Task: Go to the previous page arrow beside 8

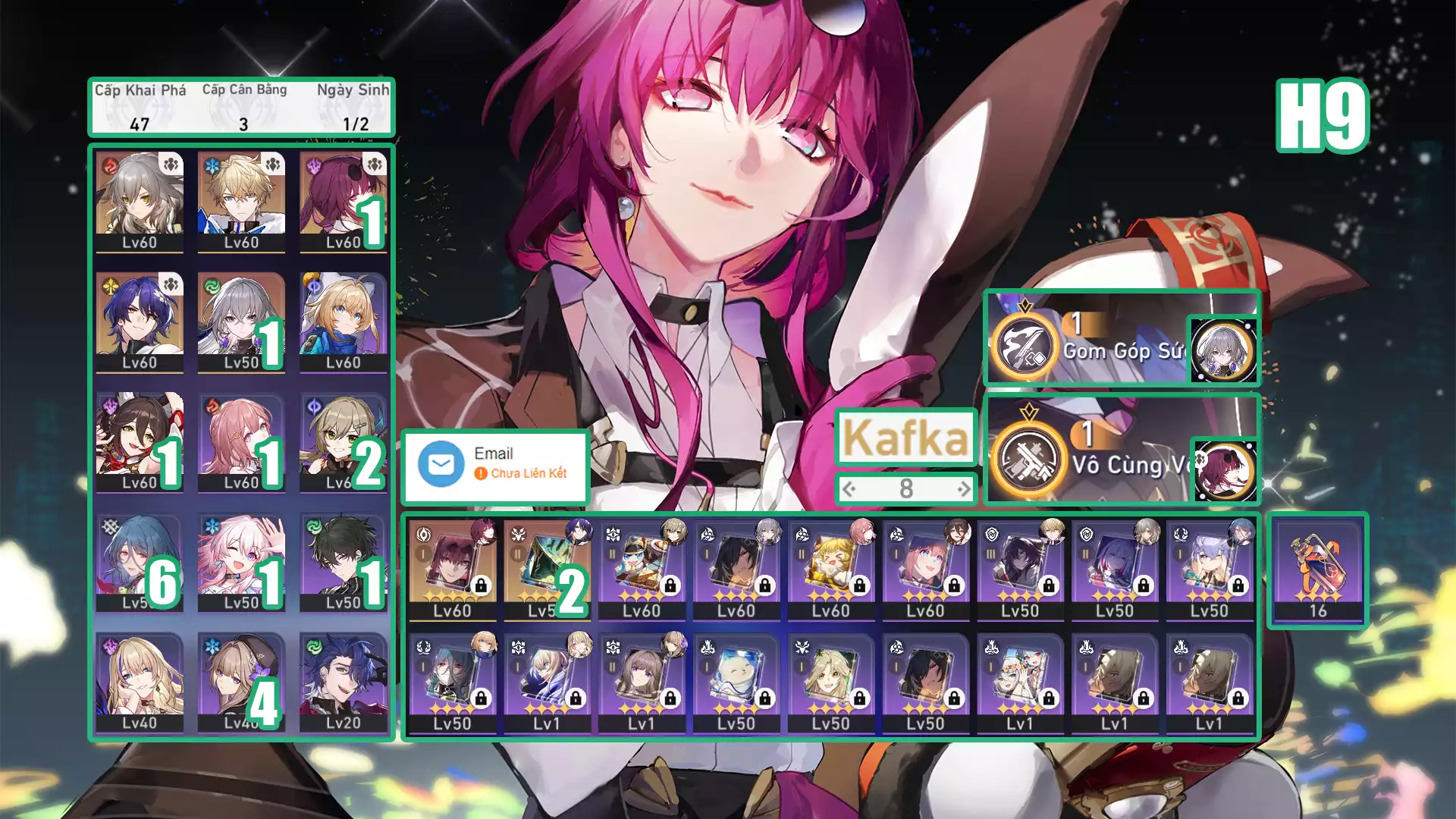Action: (849, 489)
